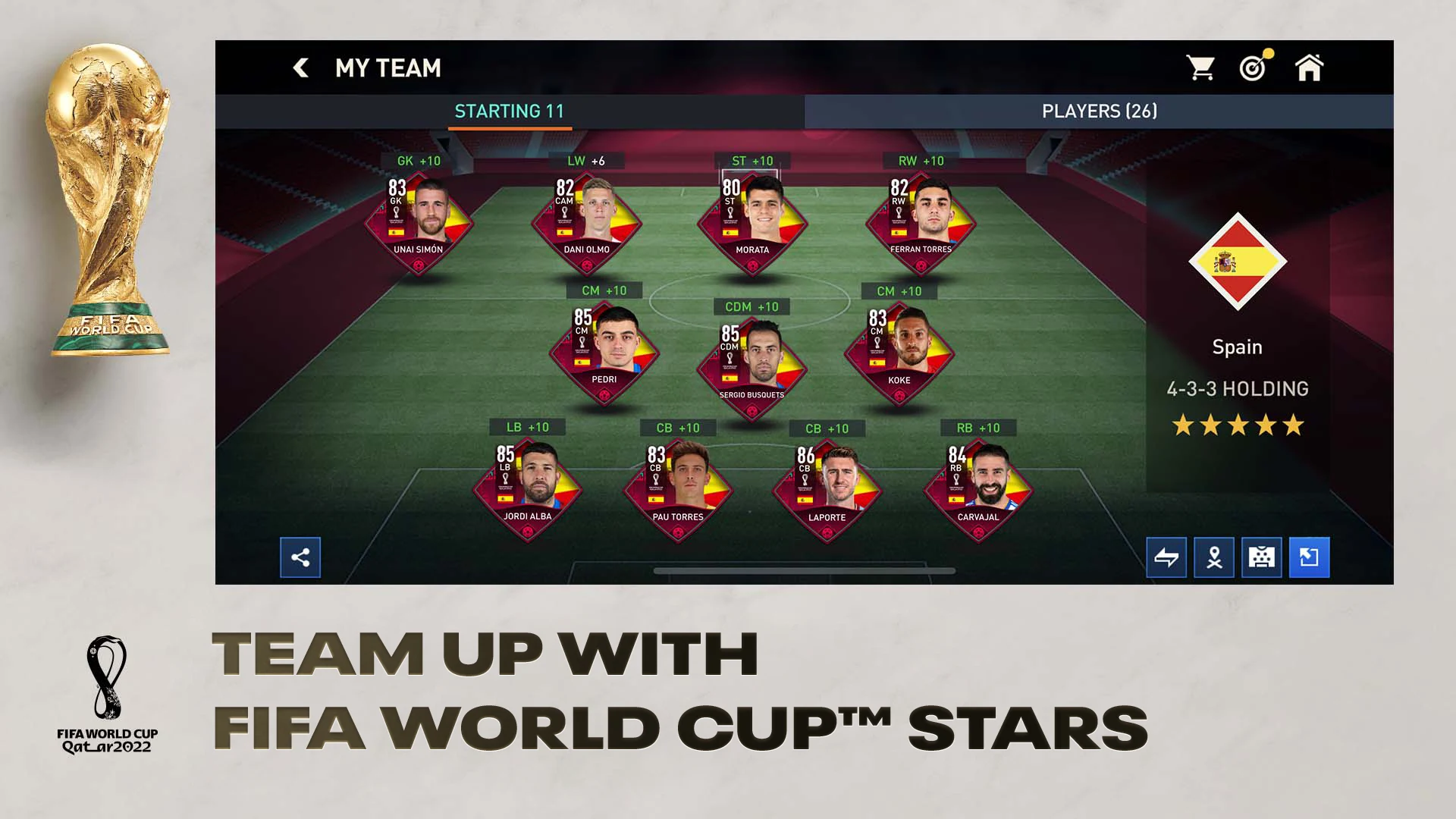
Task: Switch to the PLAYERS (26) tab
Action: pyautogui.click(x=1098, y=111)
